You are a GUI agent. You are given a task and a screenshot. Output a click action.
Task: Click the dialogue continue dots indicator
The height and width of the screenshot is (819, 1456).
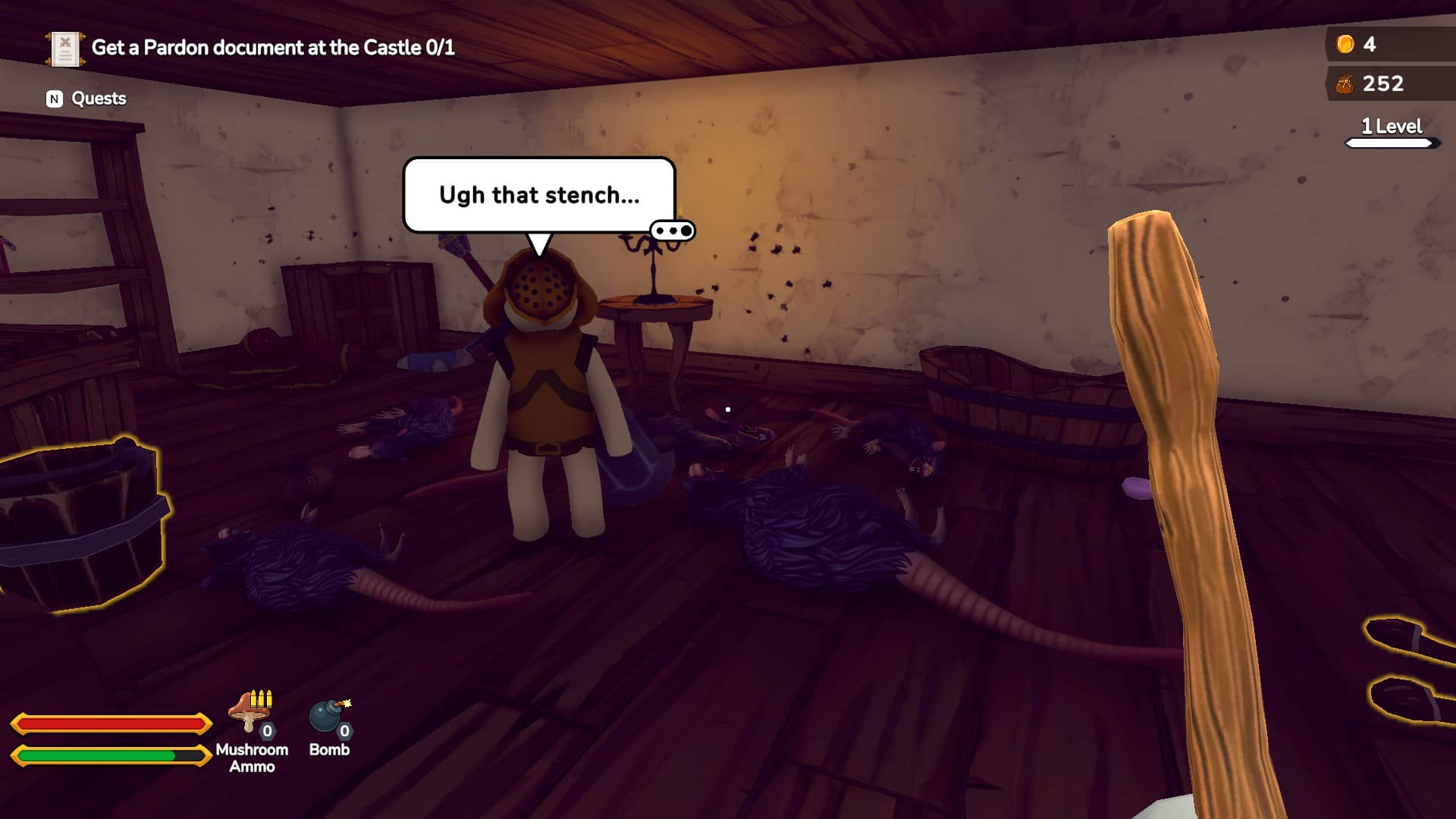672,231
